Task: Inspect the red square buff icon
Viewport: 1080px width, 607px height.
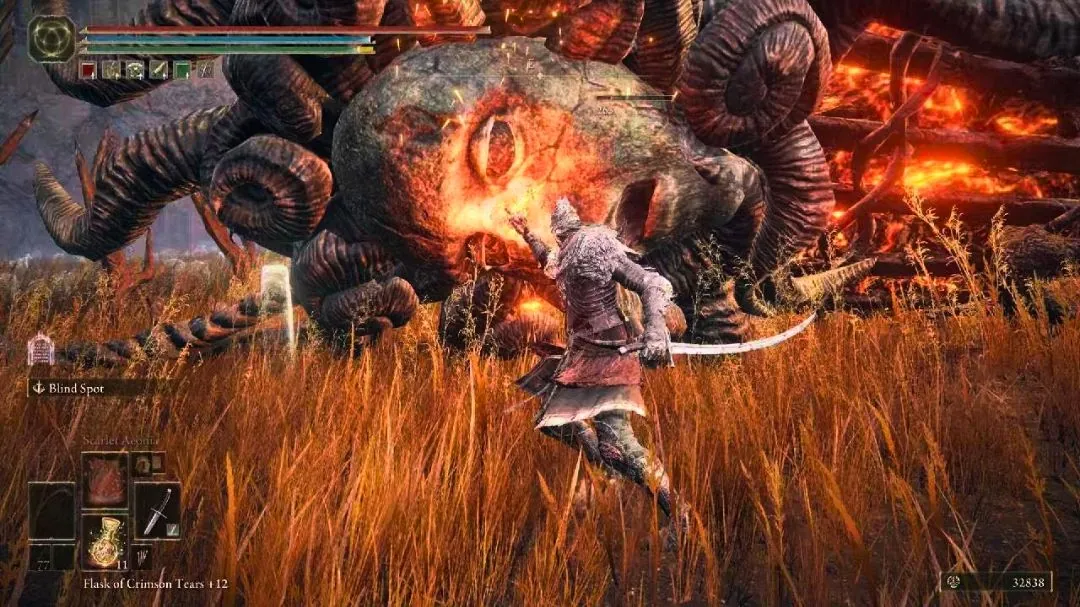Action: [x=88, y=69]
